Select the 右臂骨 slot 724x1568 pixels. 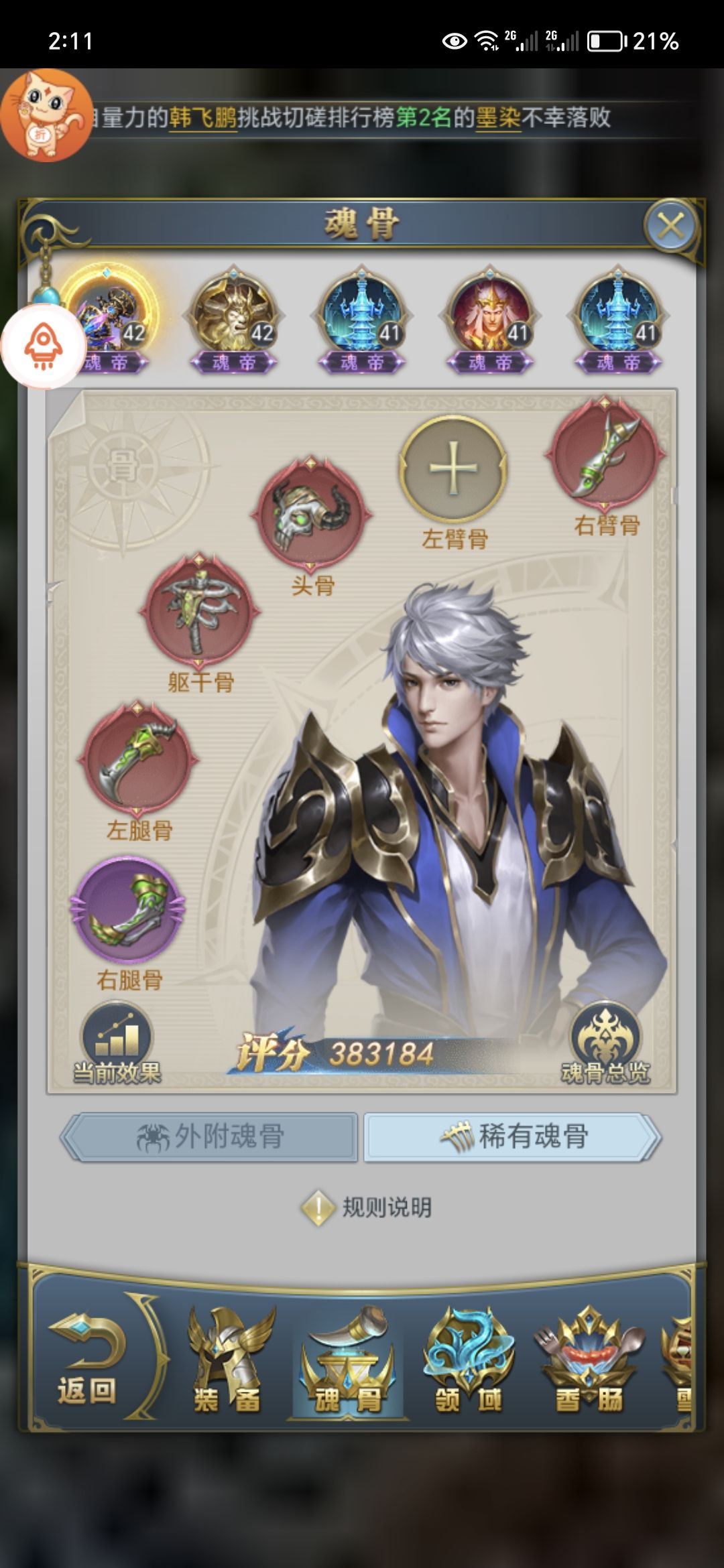click(x=605, y=455)
